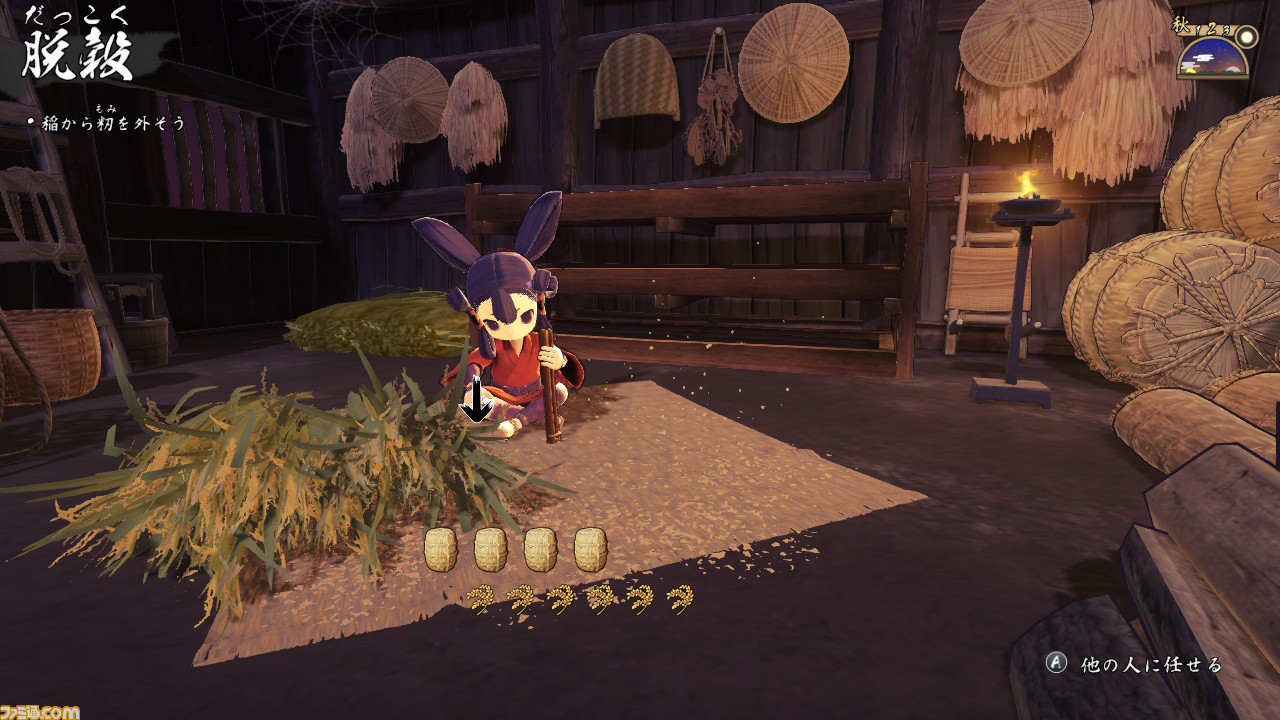Click the rightmost rice bale icon
Image resolution: width=1280 pixels, height=720 pixels.
(x=590, y=550)
